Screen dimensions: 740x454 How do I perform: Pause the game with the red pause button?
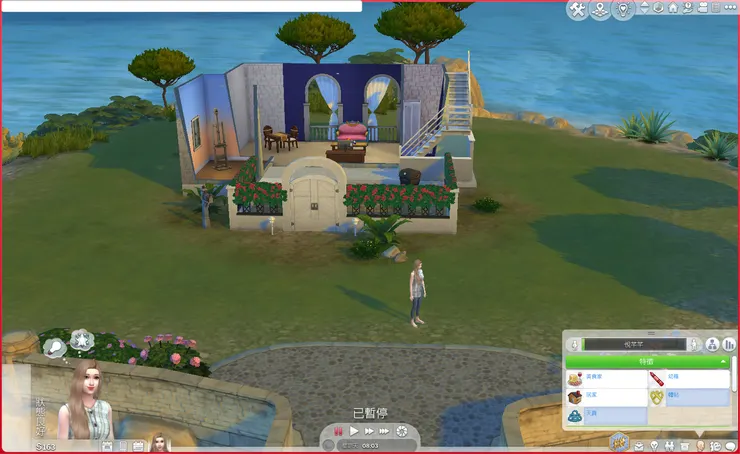(339, 430)
